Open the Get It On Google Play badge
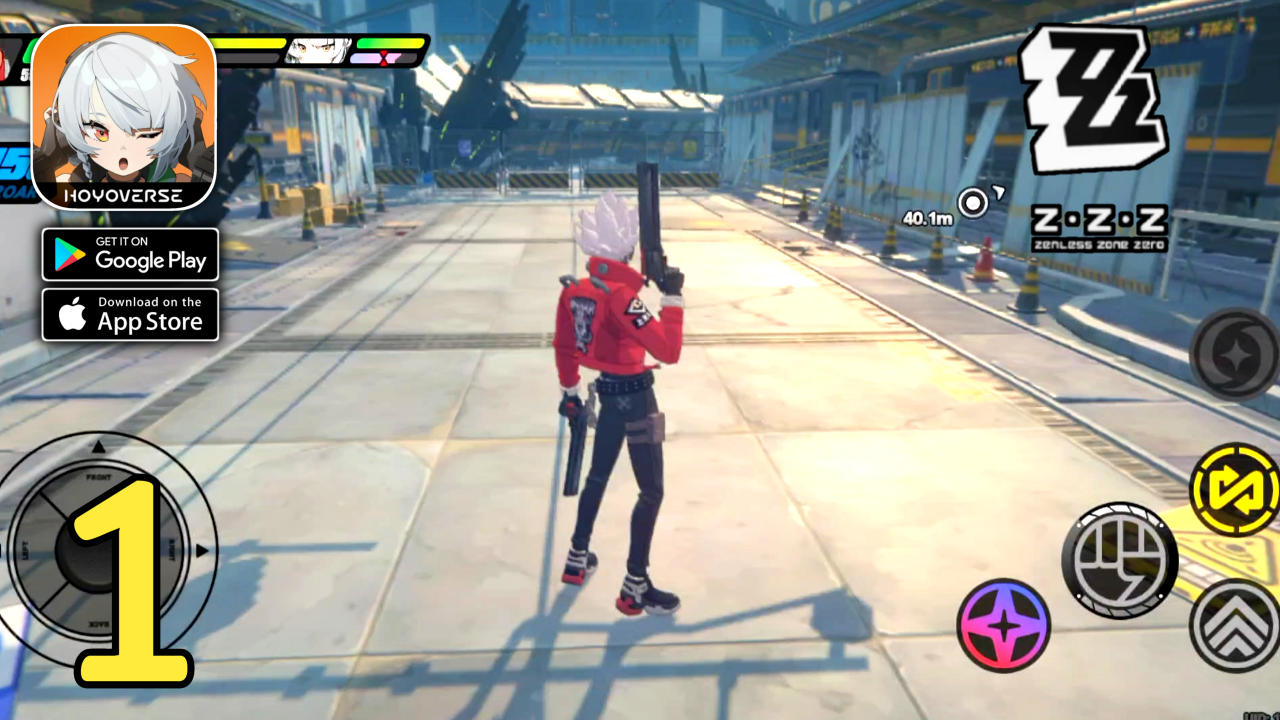1280x720 pixels. pyautogui.click(x=130, y=255)
